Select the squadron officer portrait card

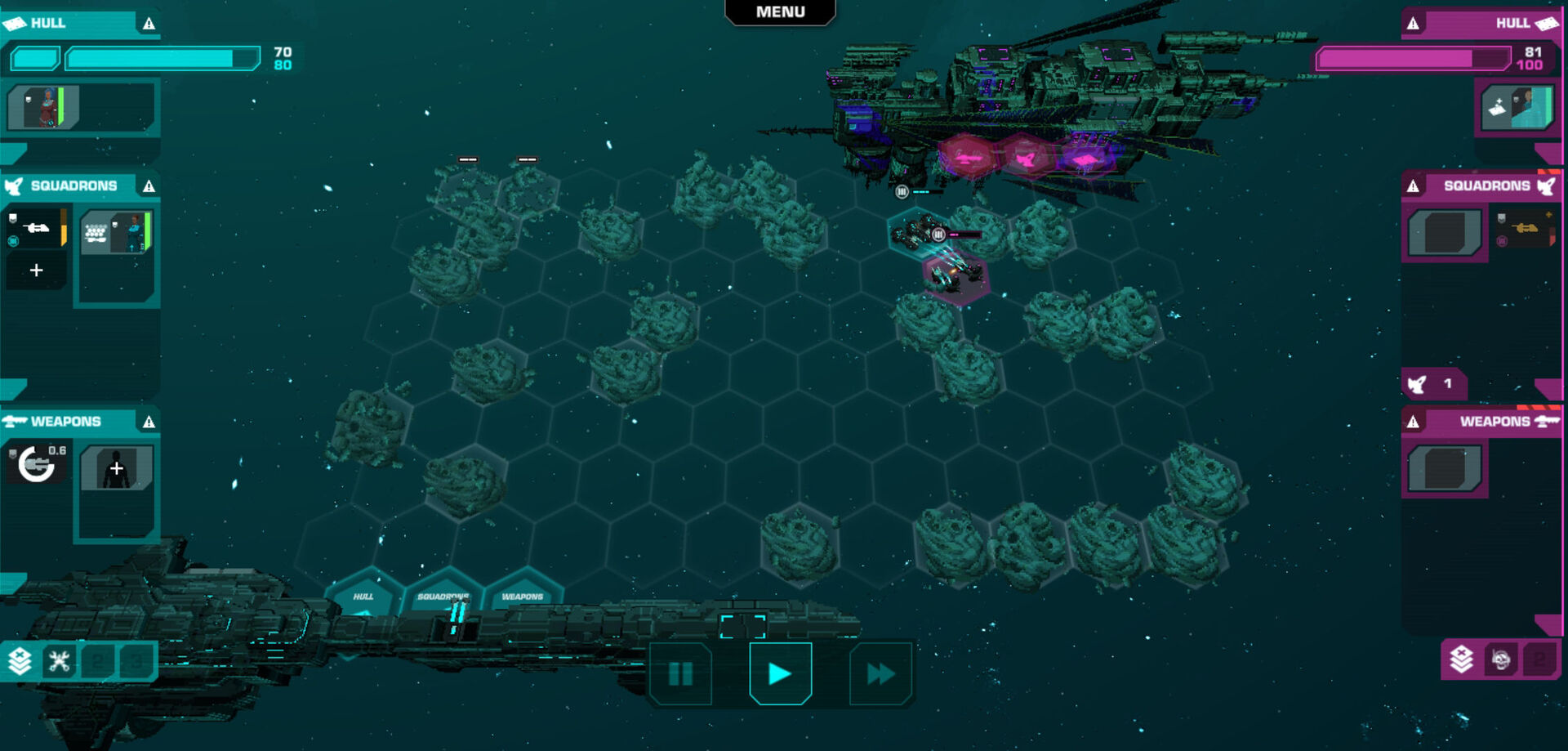(x=117, y=232)
